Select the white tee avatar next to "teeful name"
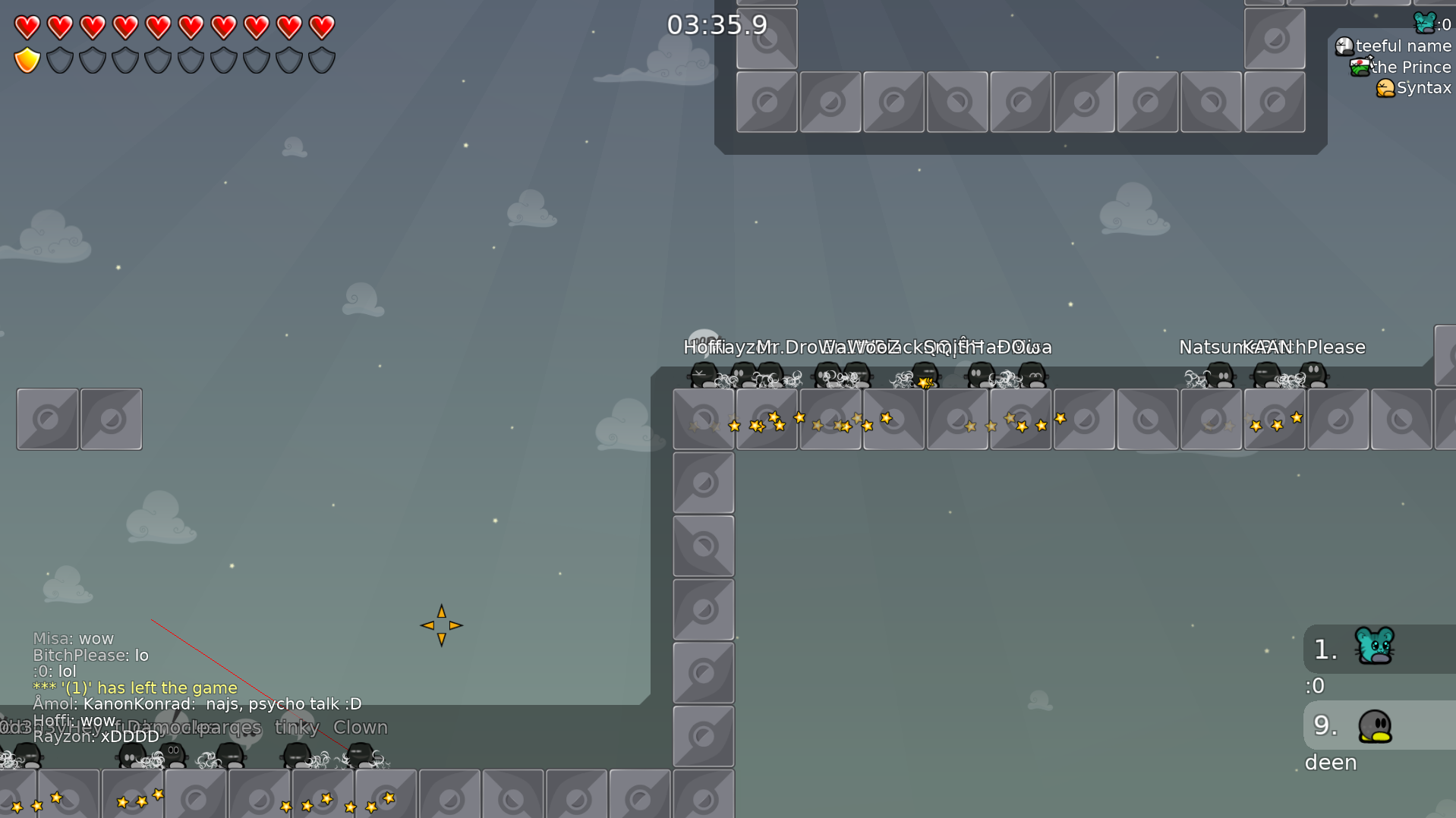 pyautogui.click(x=1344, y=46)
